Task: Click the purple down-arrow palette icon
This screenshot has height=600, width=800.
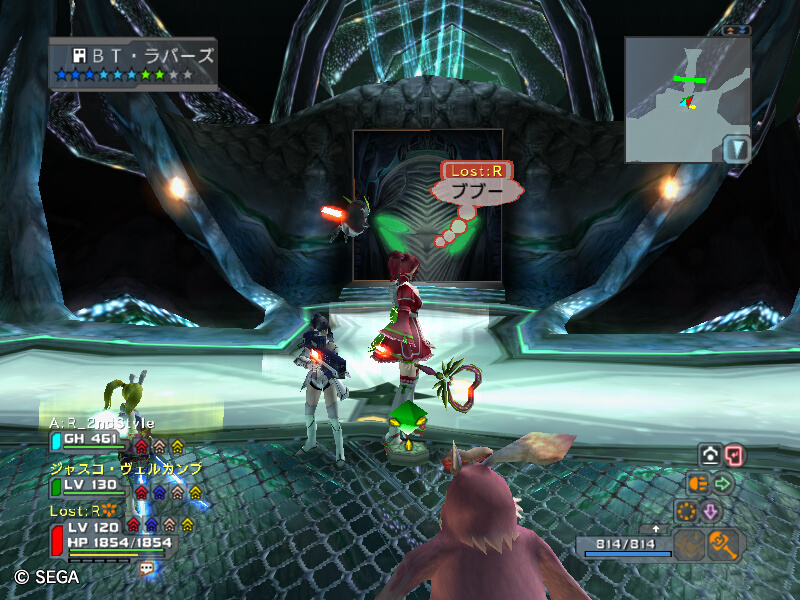Action: tap(711, 511)
